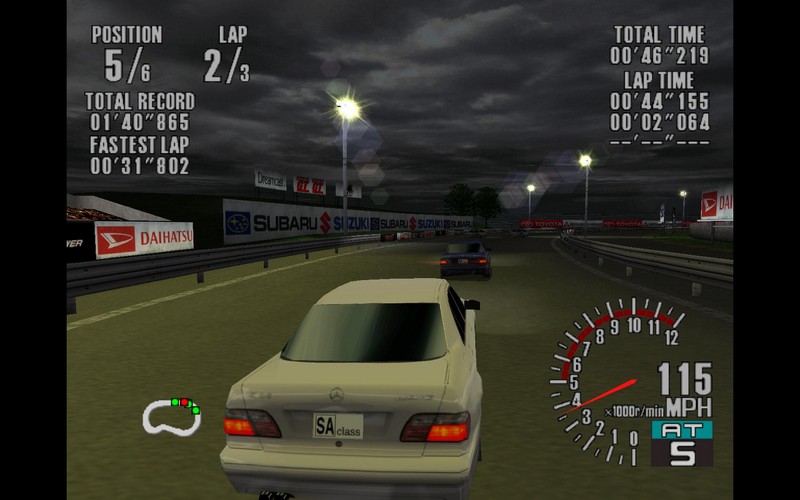
Task: Click the track layout minimap
Action: (x=171, y=416)
